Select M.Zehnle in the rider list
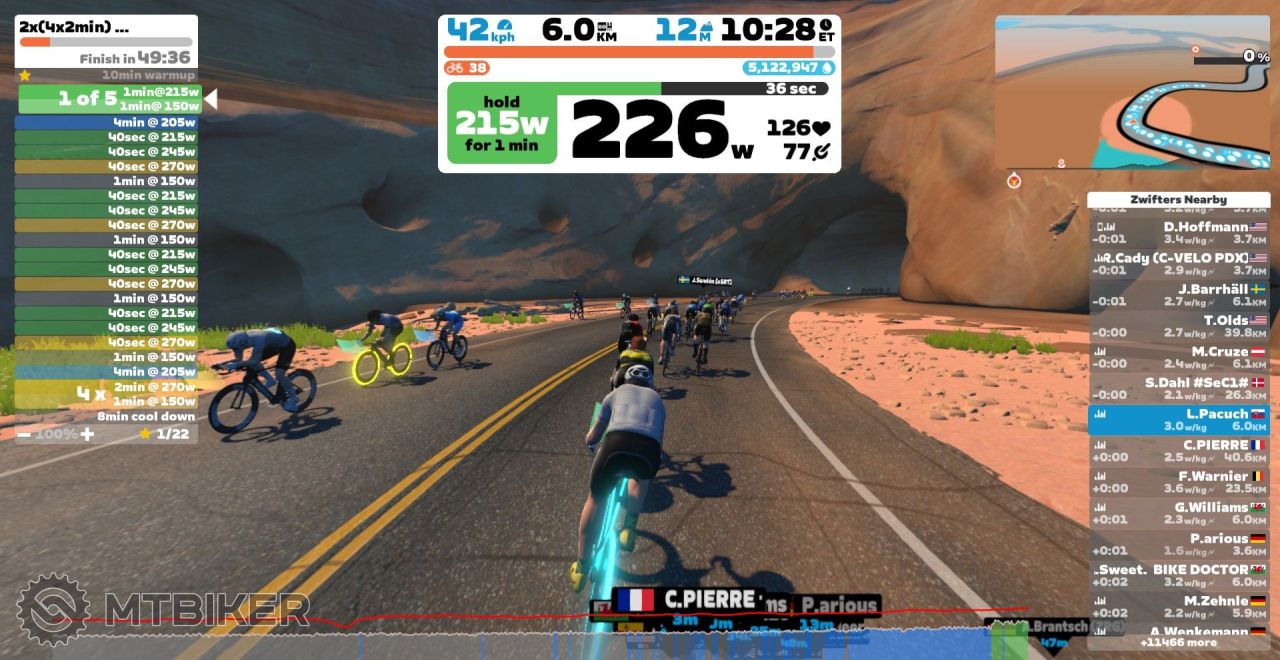 [x=1178, y=606]
